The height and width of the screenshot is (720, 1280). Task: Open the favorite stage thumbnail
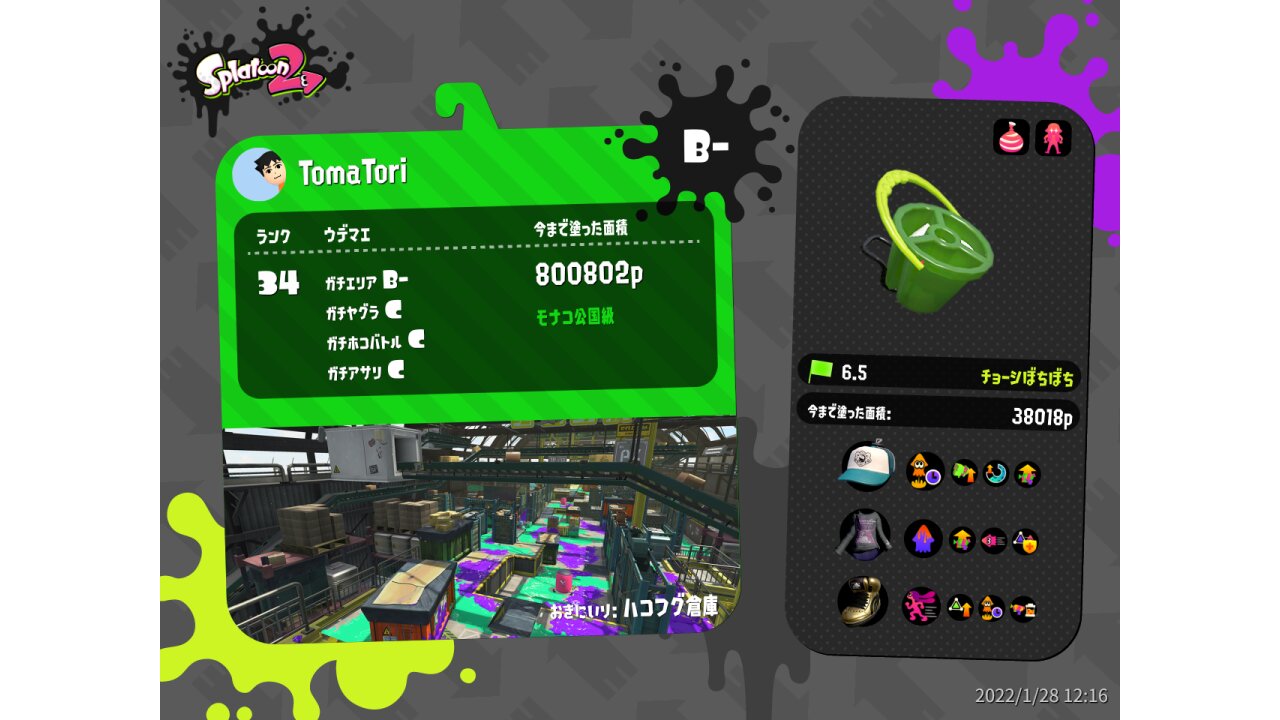[x=480, y=530]
